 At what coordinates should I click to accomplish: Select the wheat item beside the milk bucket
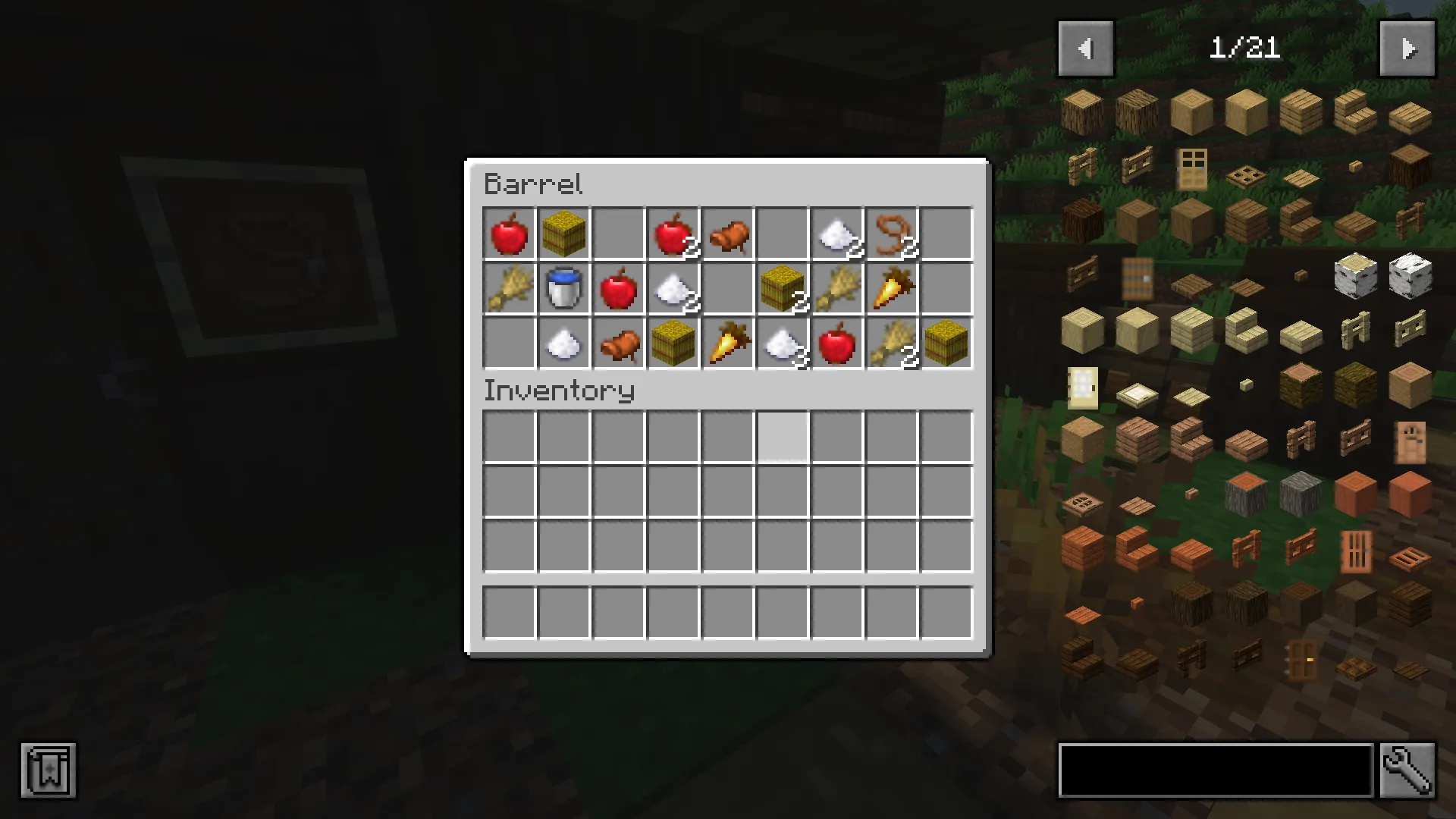(509, 289)
